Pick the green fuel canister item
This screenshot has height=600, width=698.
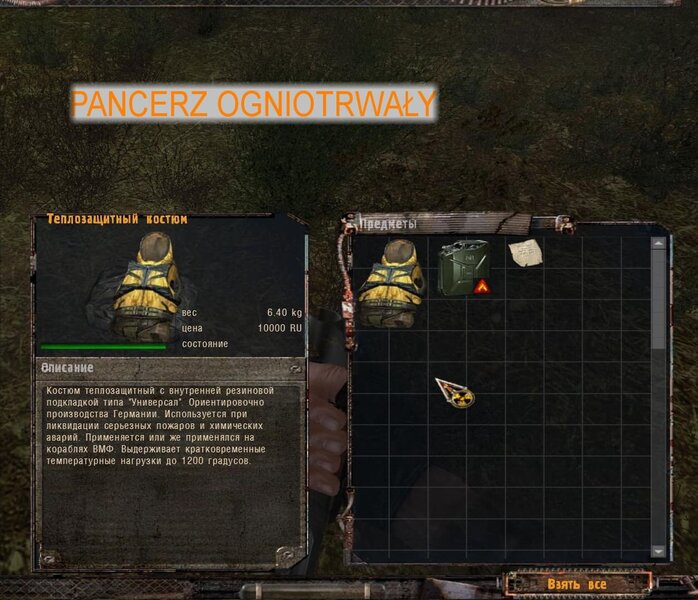click(463, 266)
